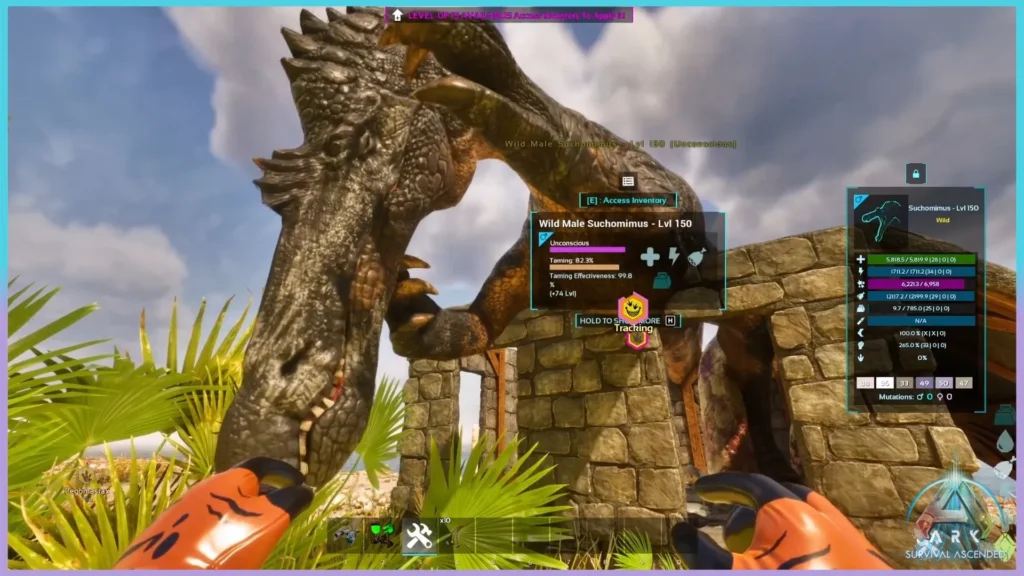Select the x10 item hotbar slot
The image size is (1024, 576).
click(456, 537)
